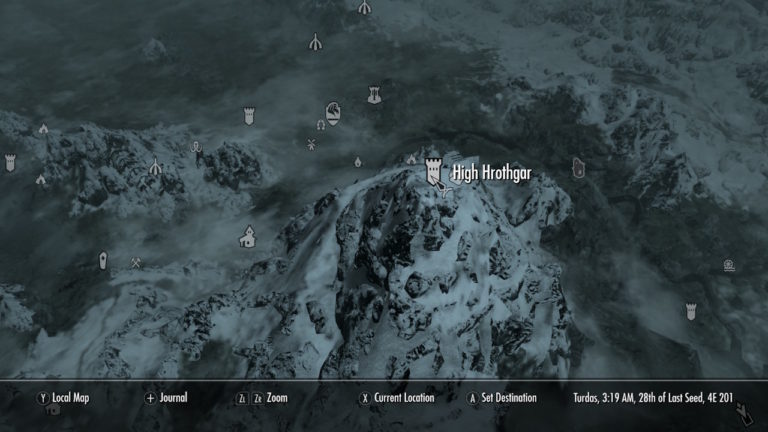Image resolution: width=768 pixels, height=432 pixels.
Task: Select the horseshoe stables marker
Action: 321,126
